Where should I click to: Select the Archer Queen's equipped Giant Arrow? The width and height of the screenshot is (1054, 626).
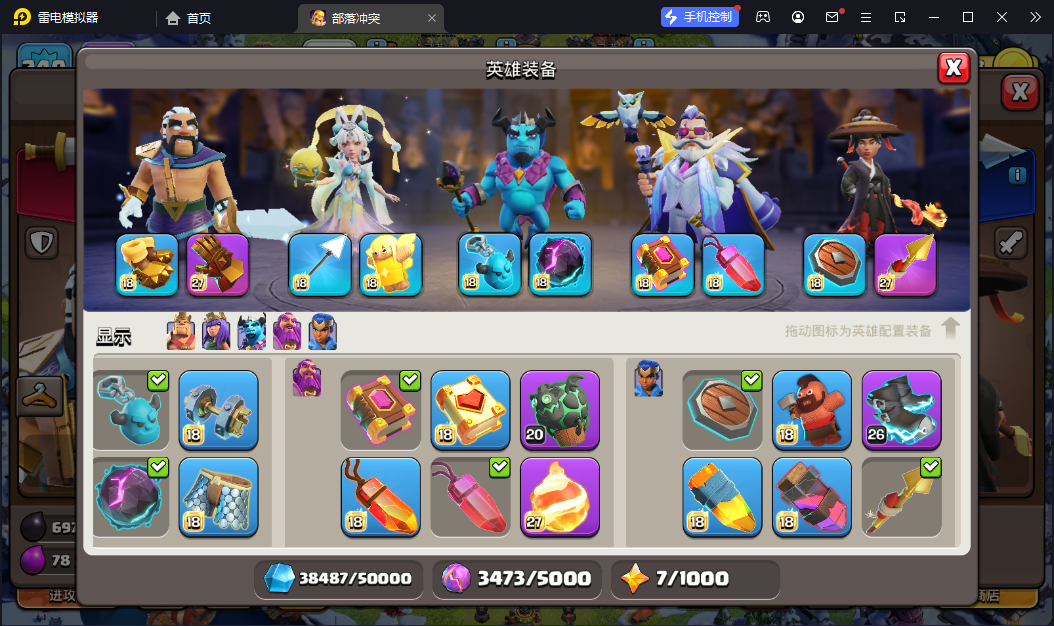320,265
